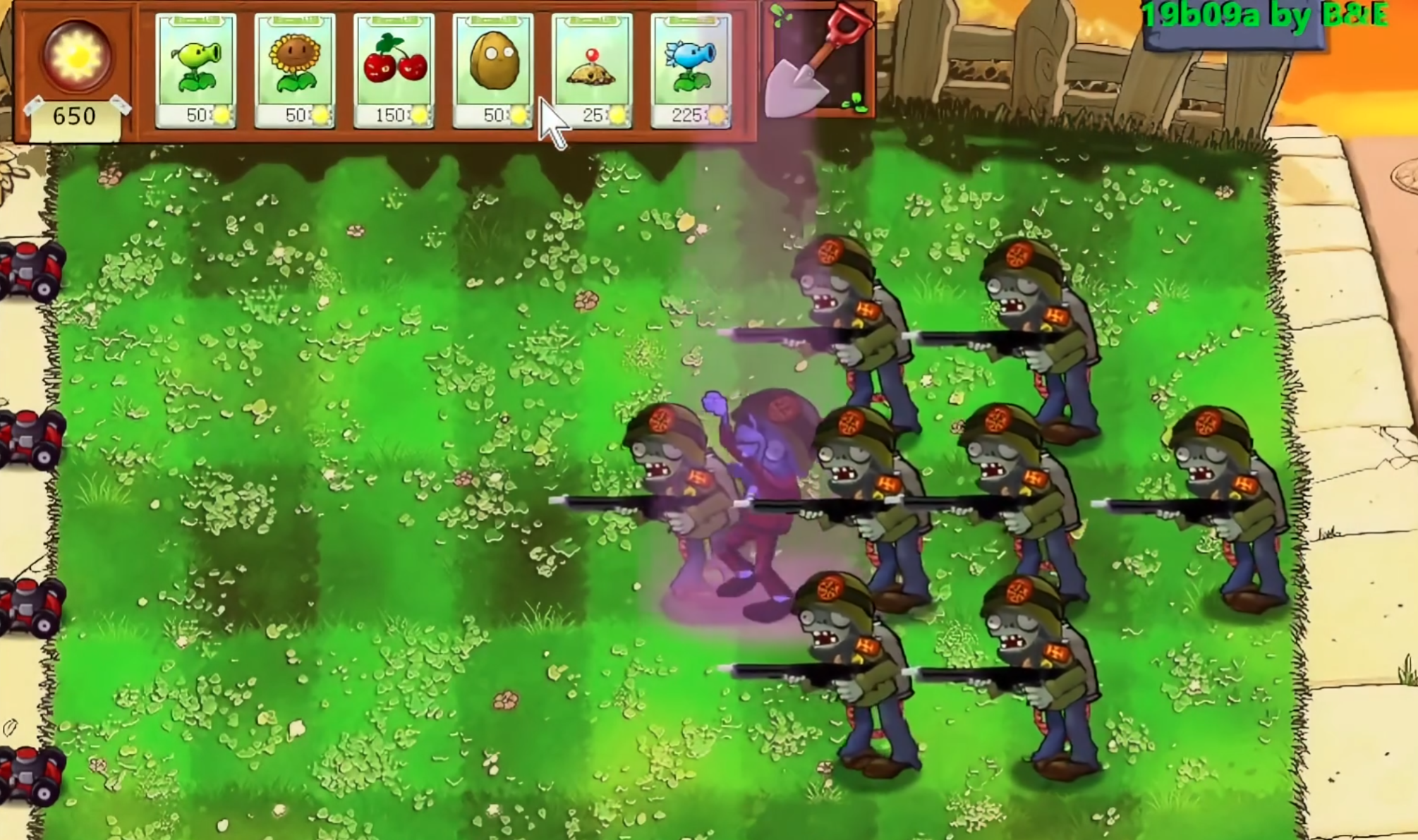Pick the Sunflower seed packet

click(x=294, y=71)
